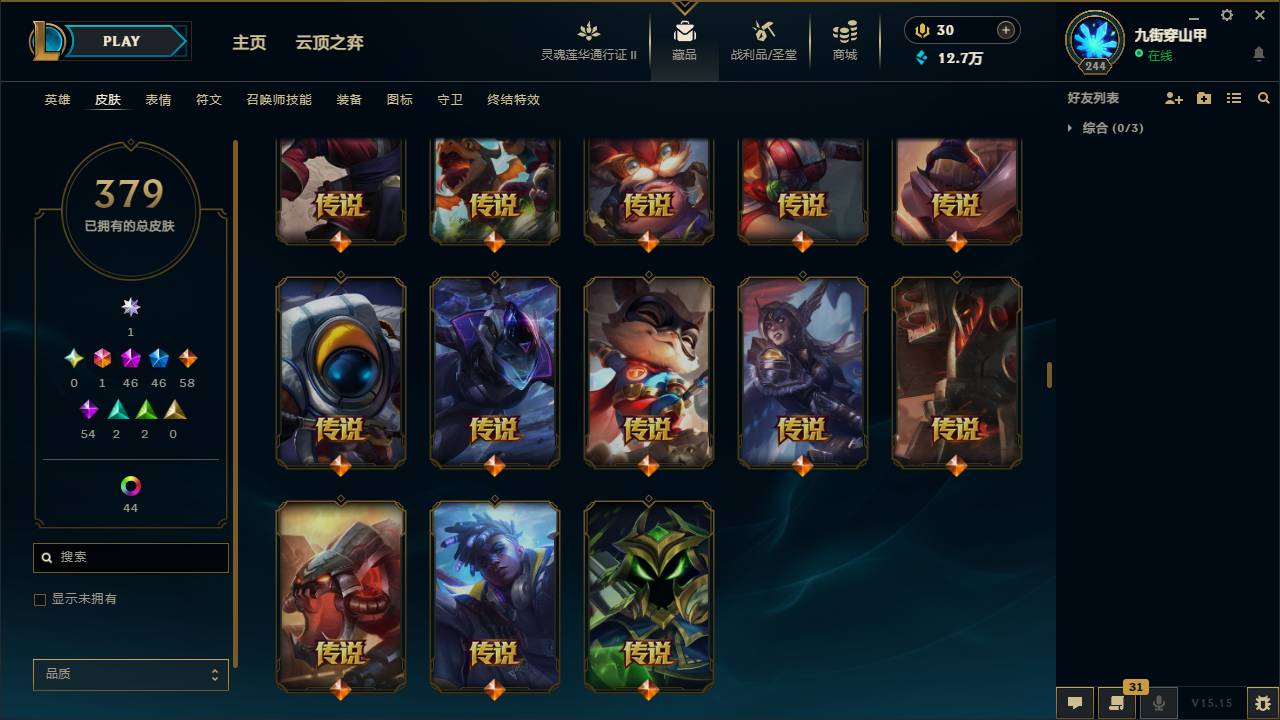The image size is (1280, 720).
Task: Open conversations icon showing 31 notifications
Action: [1117, 703]
